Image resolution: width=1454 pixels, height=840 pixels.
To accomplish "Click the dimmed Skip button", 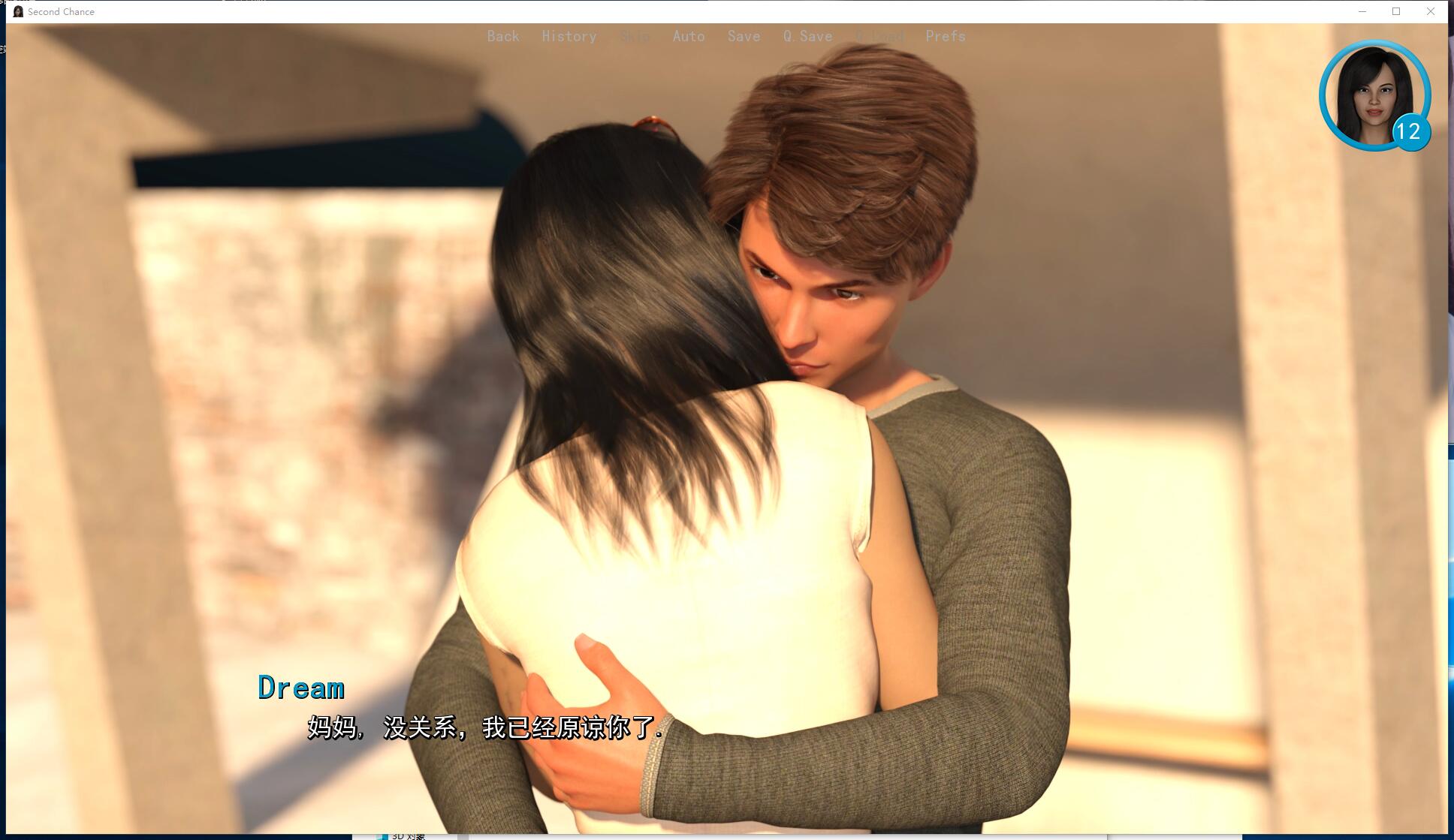I will (635, 36).
